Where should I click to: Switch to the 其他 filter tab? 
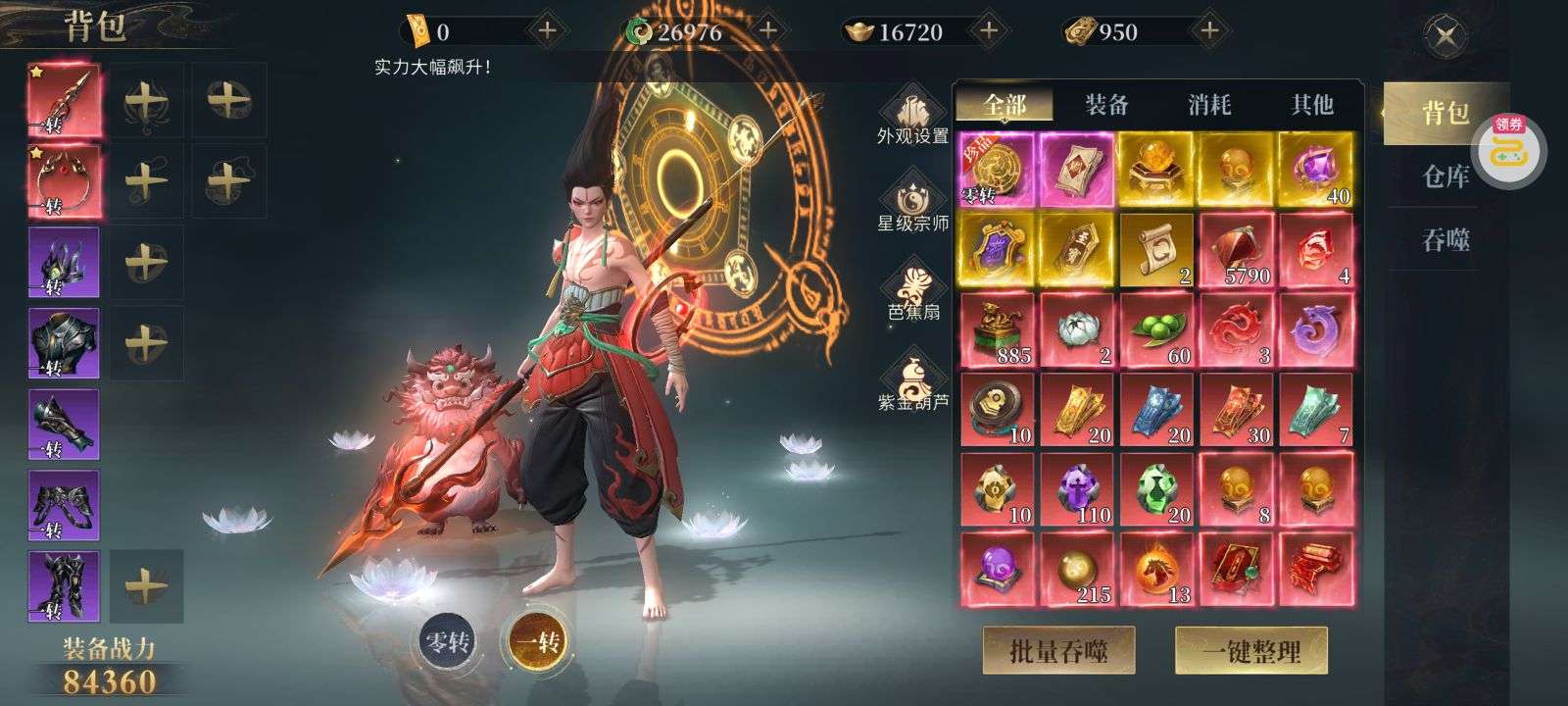(1311, 104)
